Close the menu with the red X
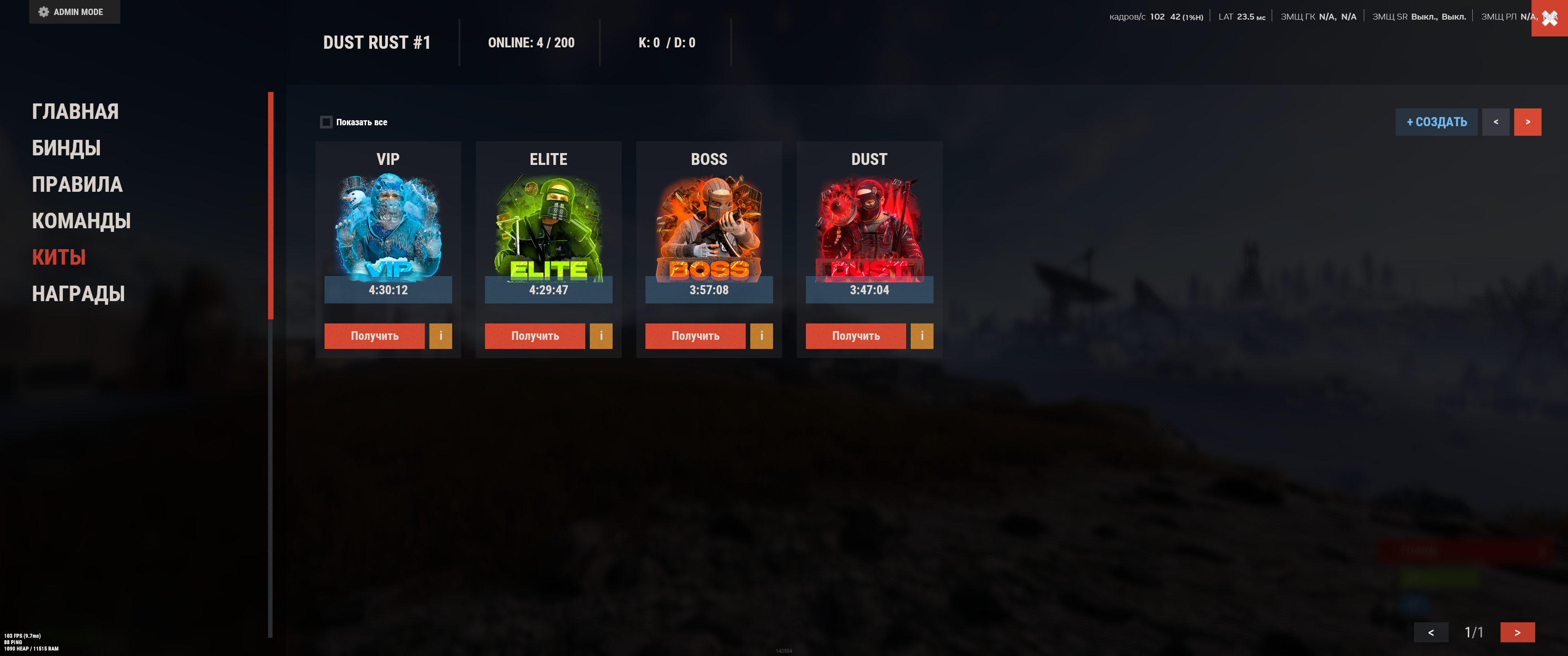1568x656 pixels. [1549, 18]
